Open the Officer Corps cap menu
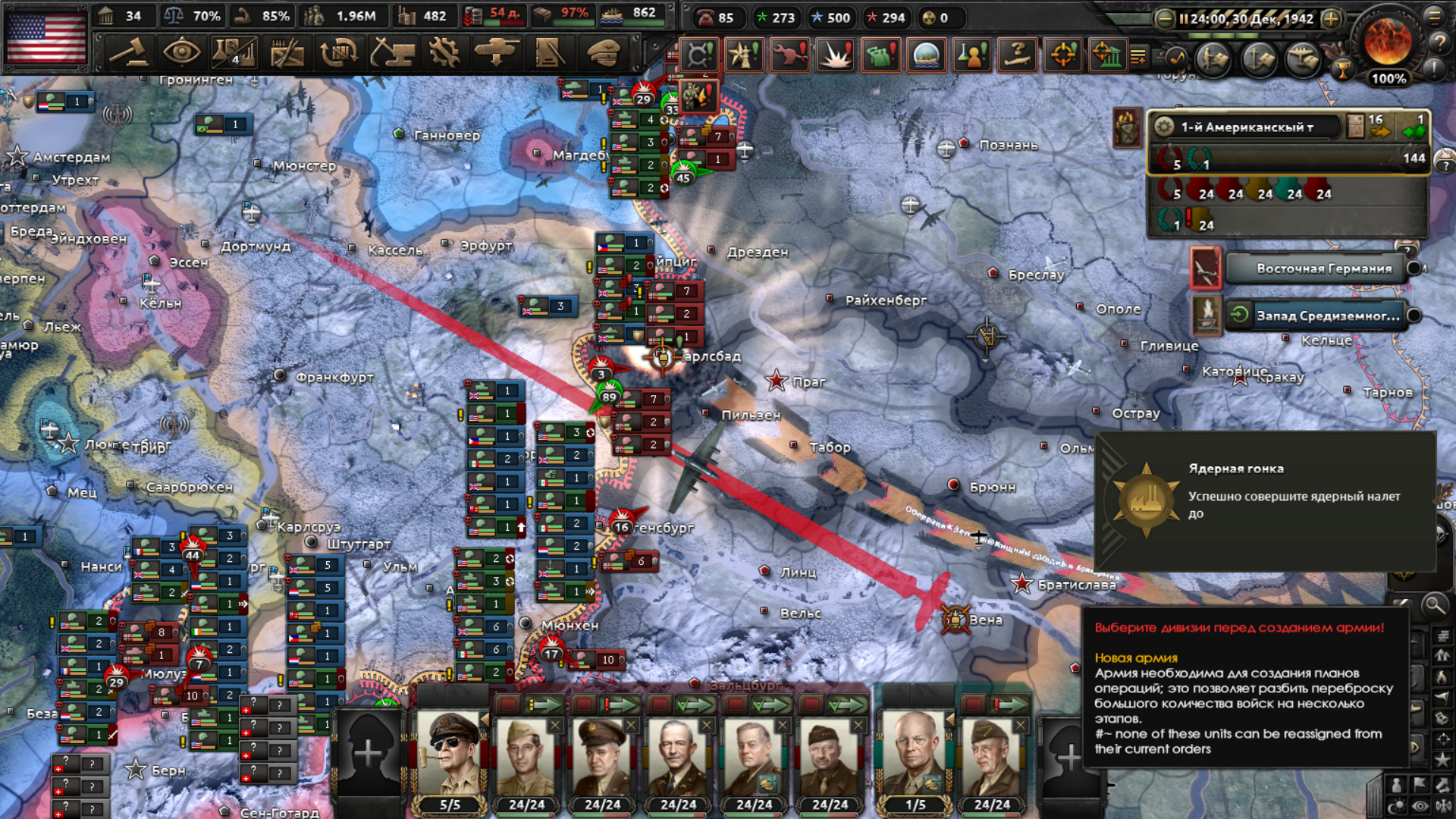This screenshot has width=1456, height=819. [603, 52]
